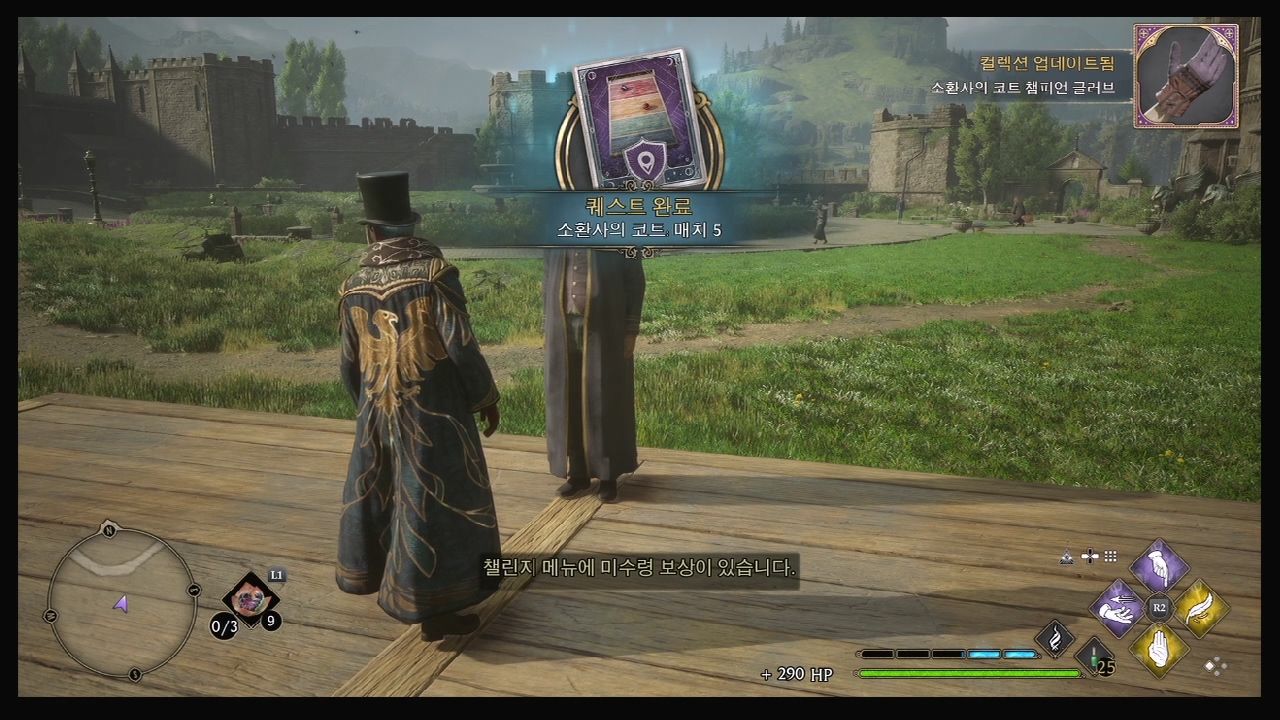The image size is (1280, 720).
Task: Click the white four-petal icon above spells
Action: click(1090, 556)
